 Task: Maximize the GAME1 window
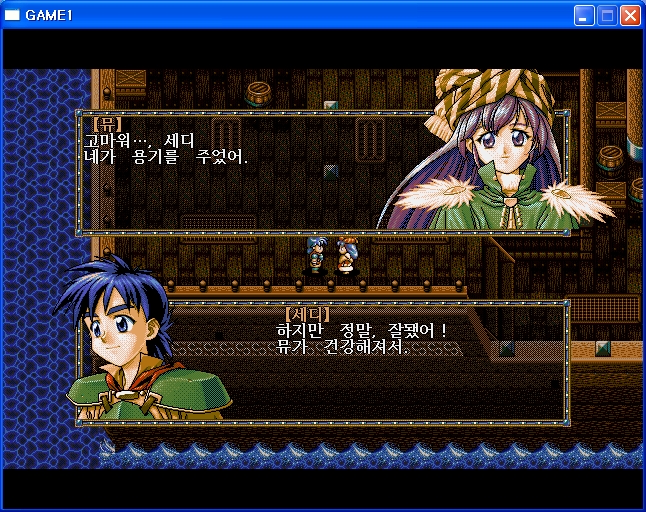(607, 15)
